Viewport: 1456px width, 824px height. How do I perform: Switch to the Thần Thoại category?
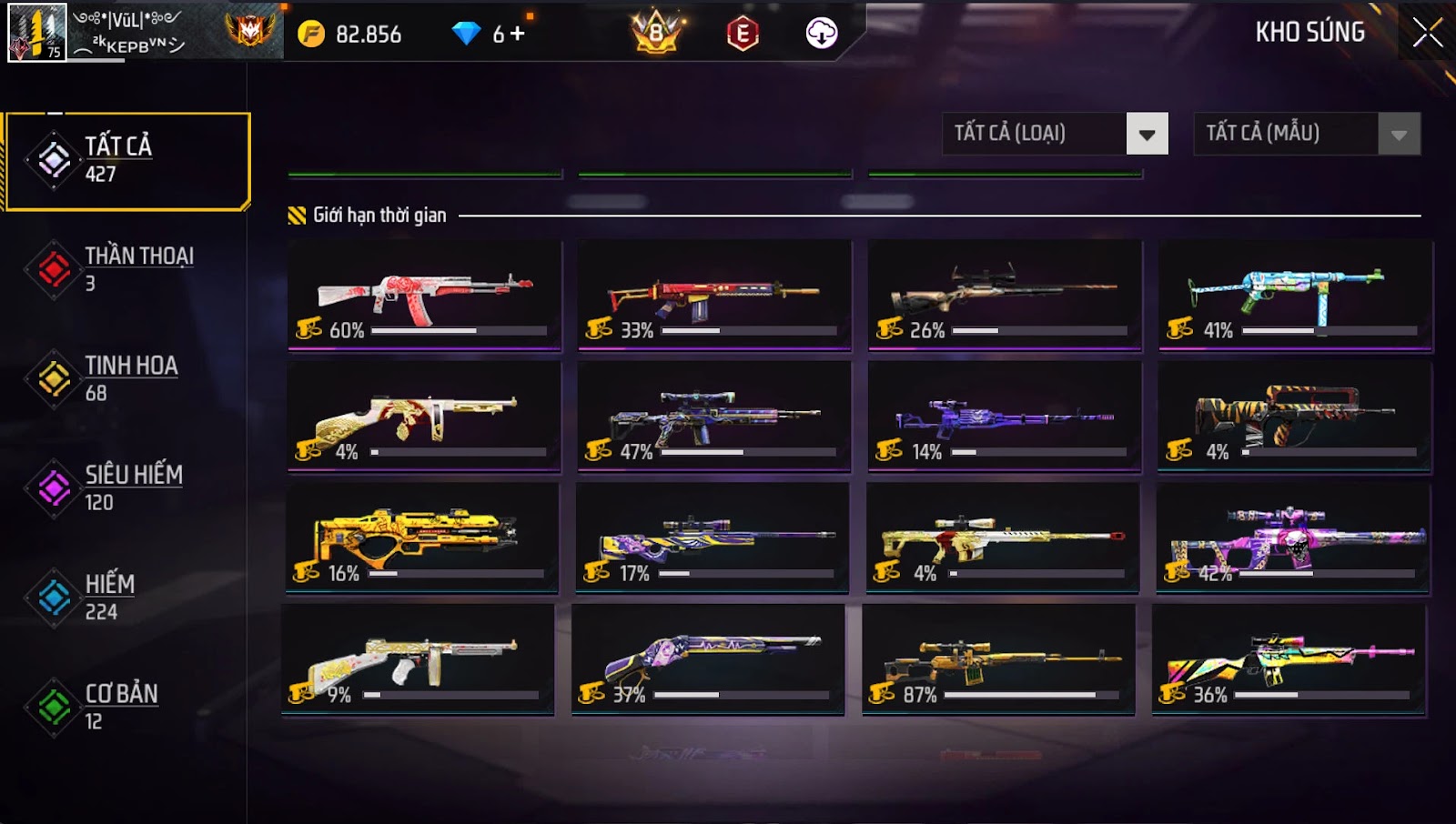point(127,269)
